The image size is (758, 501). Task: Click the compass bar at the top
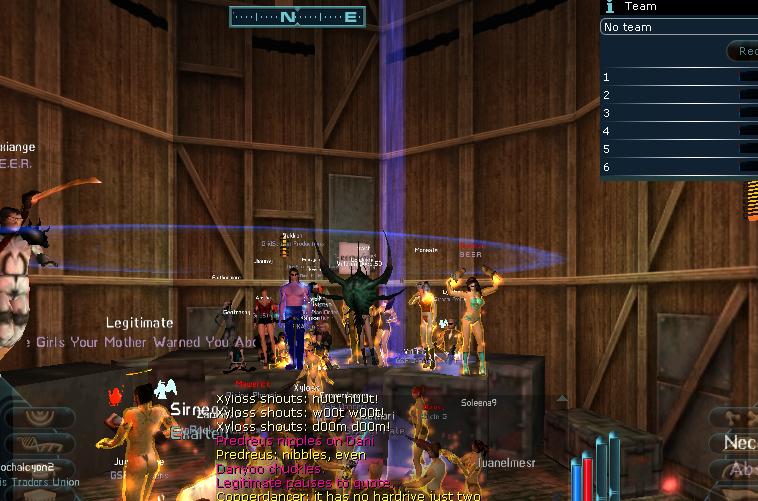(x=297, y=16)
